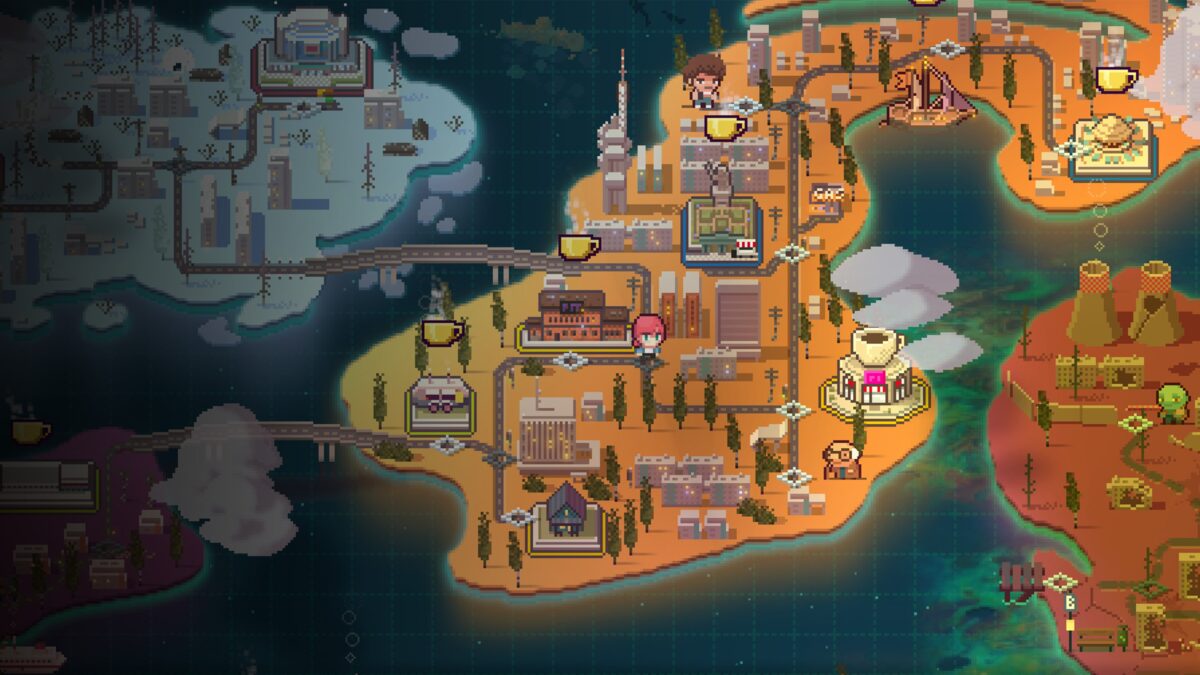Select the coffee cup marker above the stadium
The image size is (1200, 675).
[725, 127]
